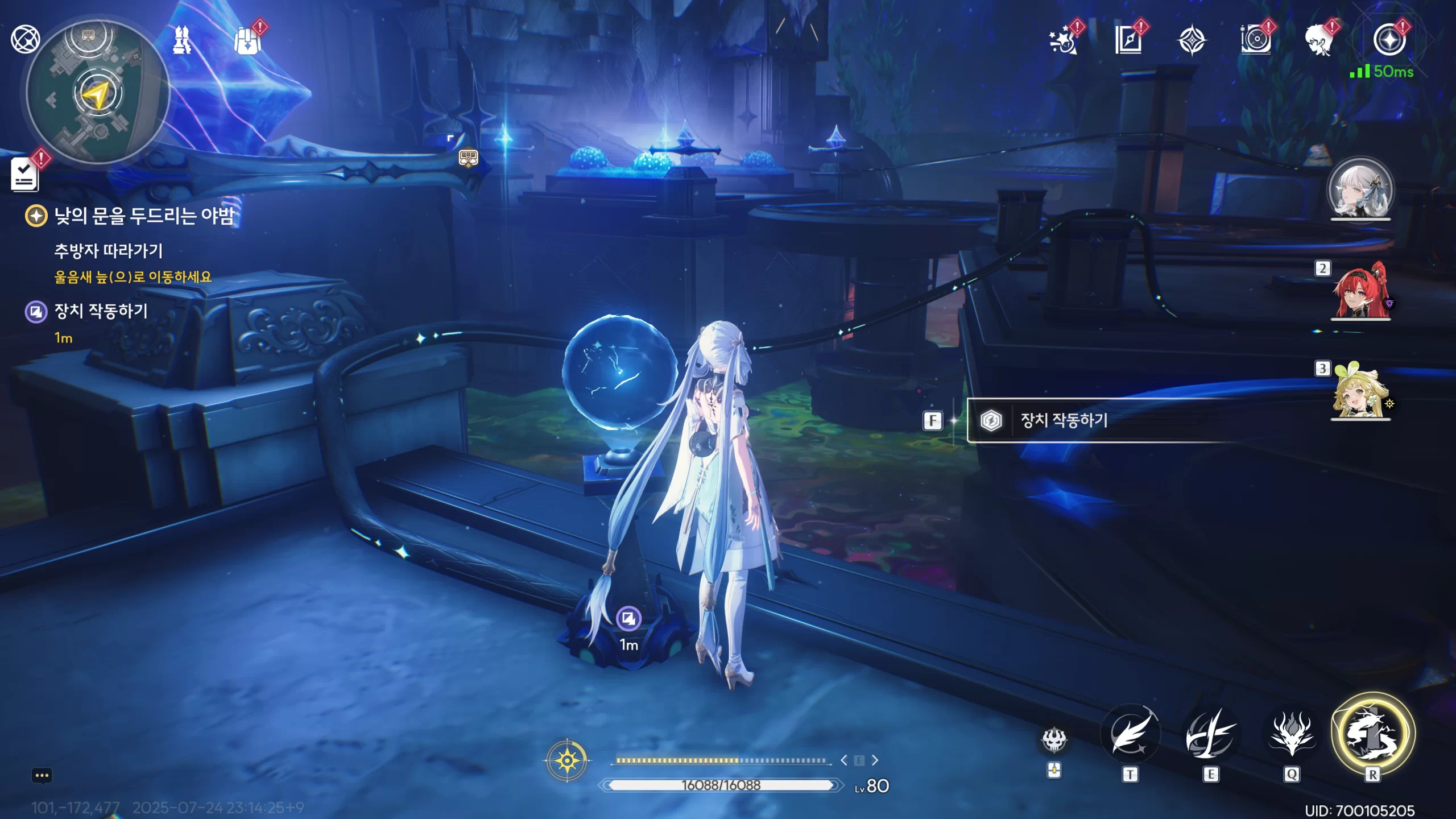
Task: Click the circled star icon above the ping
Action: 1389,40
